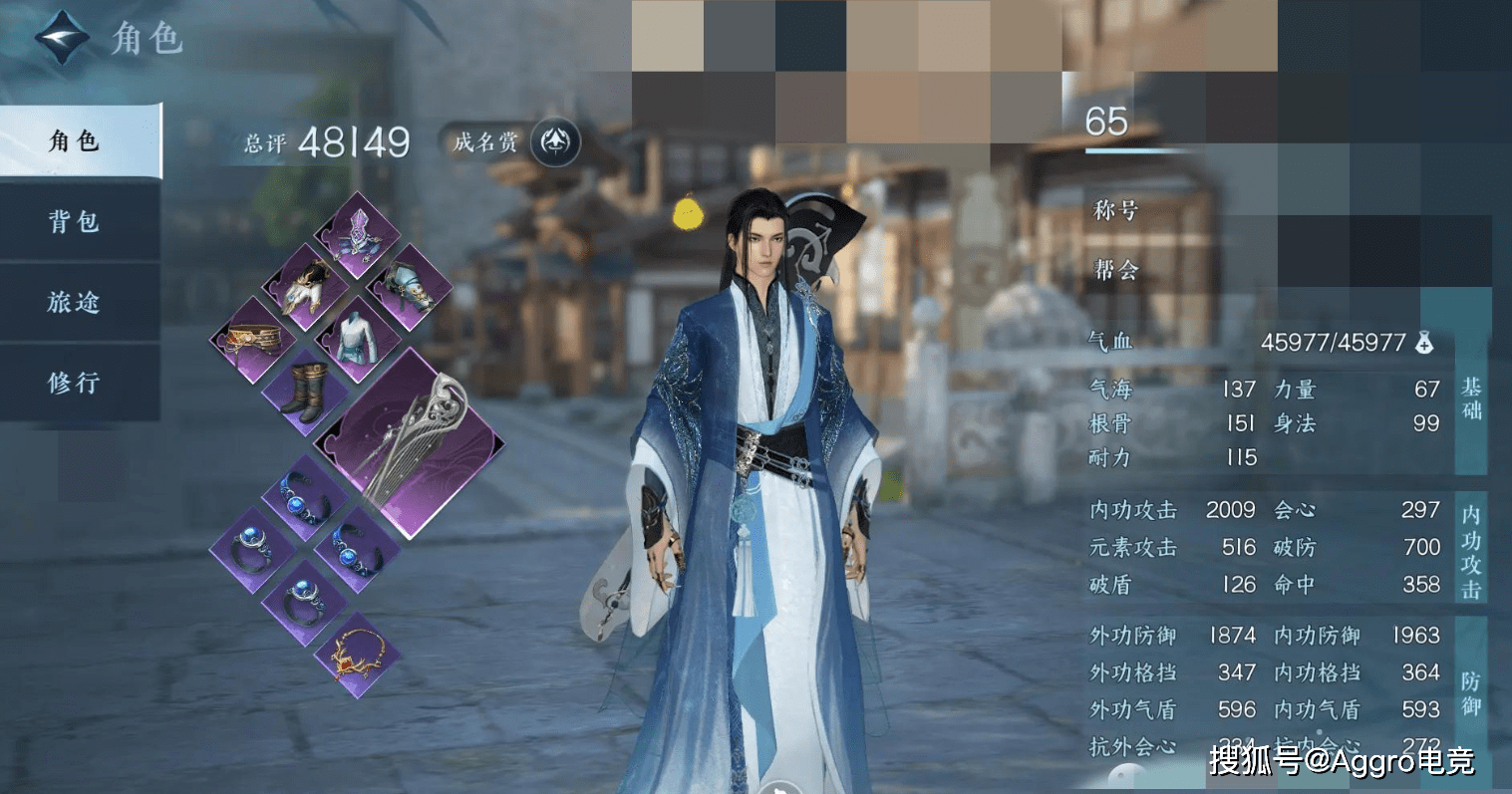This screenshot has width=1512, height=794.
Task: Select the brown boots equipment slot
Action: (304, 392)
